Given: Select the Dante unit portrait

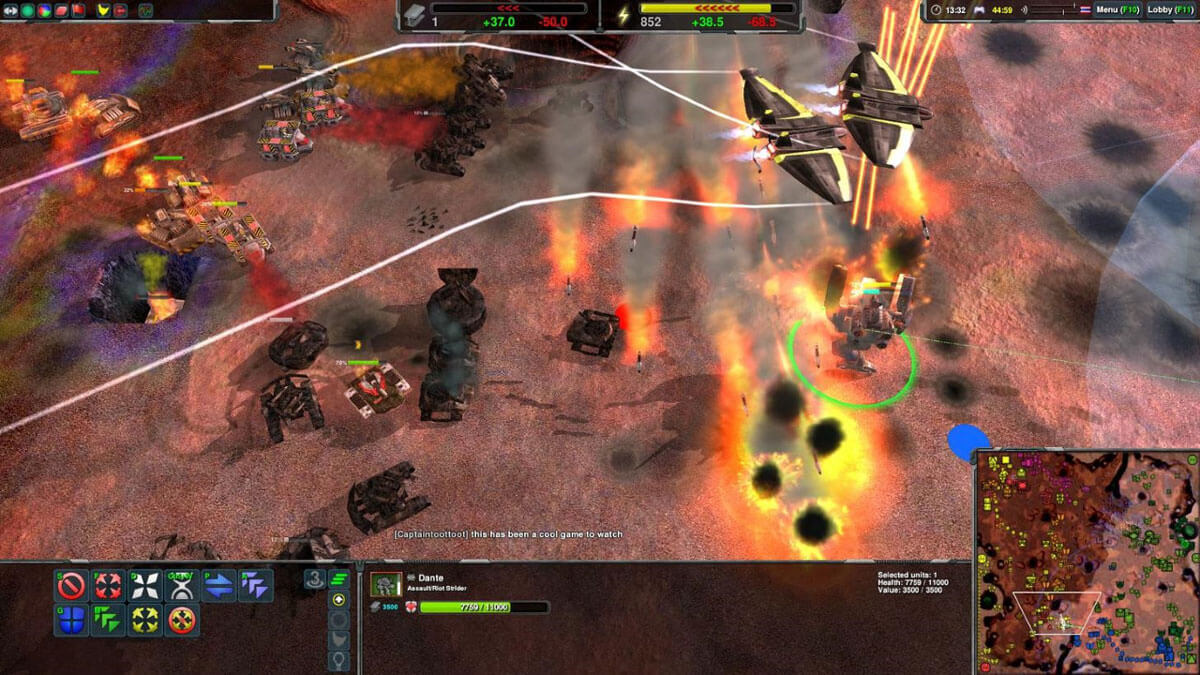Looking at the screenshot, I should [386, 585].
